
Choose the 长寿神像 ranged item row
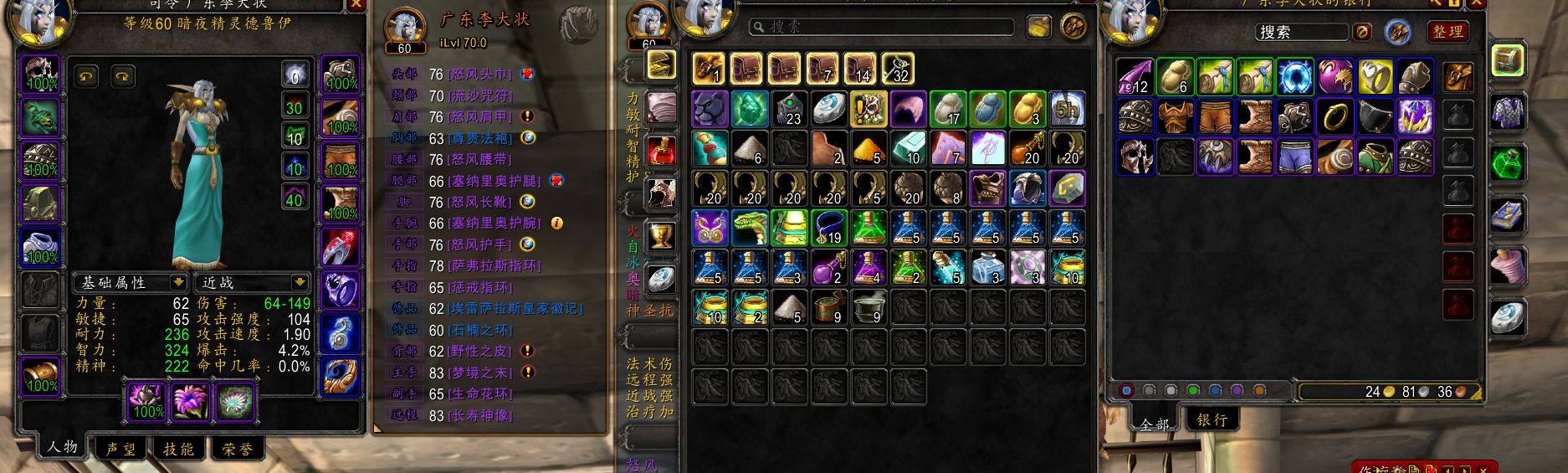click(x=481, y=415)
